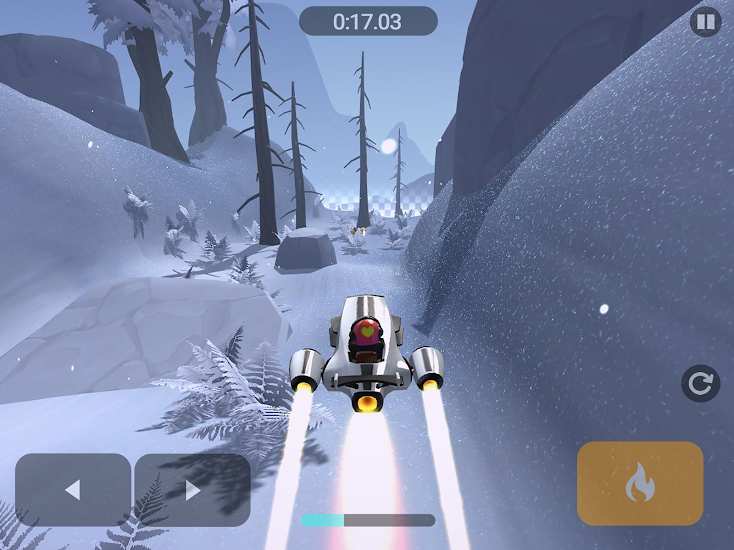Pause the race with the pause button
Screen dimensions: 734x550
pyautogui.click(x=705, y=21)
